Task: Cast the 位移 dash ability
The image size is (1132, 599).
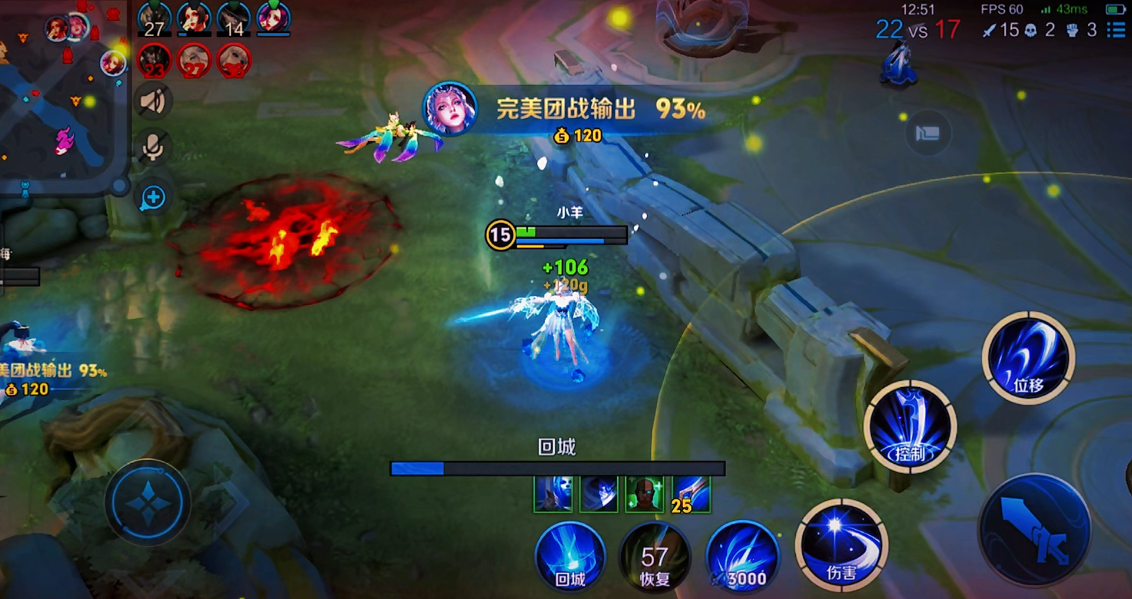Action: click(x=1028, y=358)
